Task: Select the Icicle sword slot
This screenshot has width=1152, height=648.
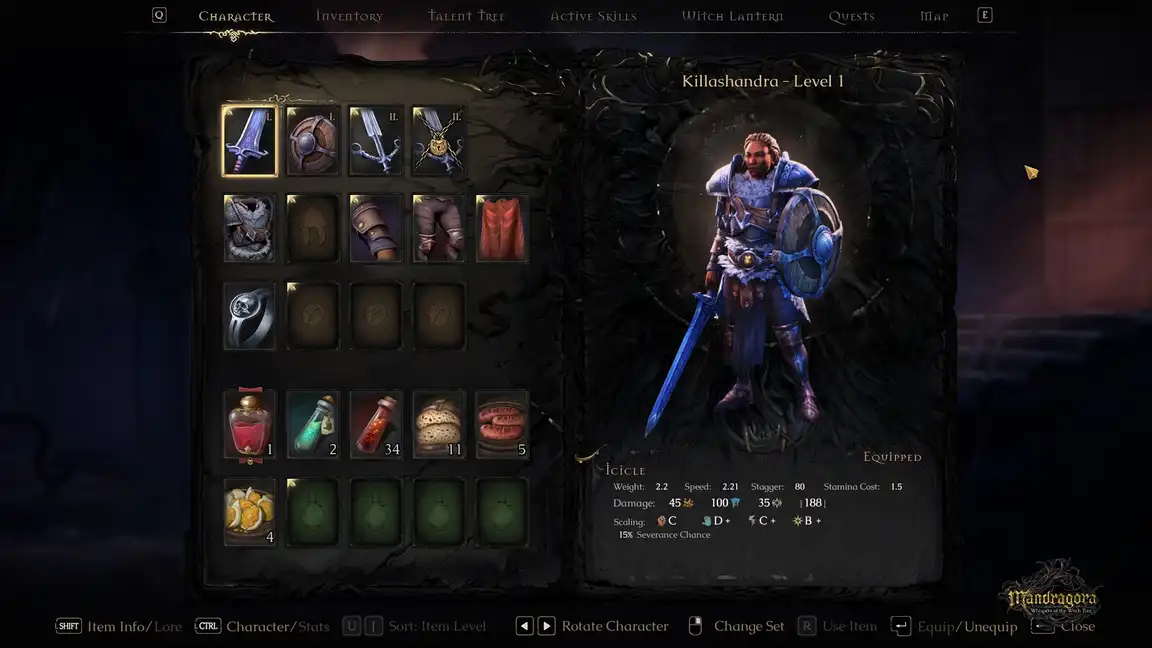Action: pos(250,141)
